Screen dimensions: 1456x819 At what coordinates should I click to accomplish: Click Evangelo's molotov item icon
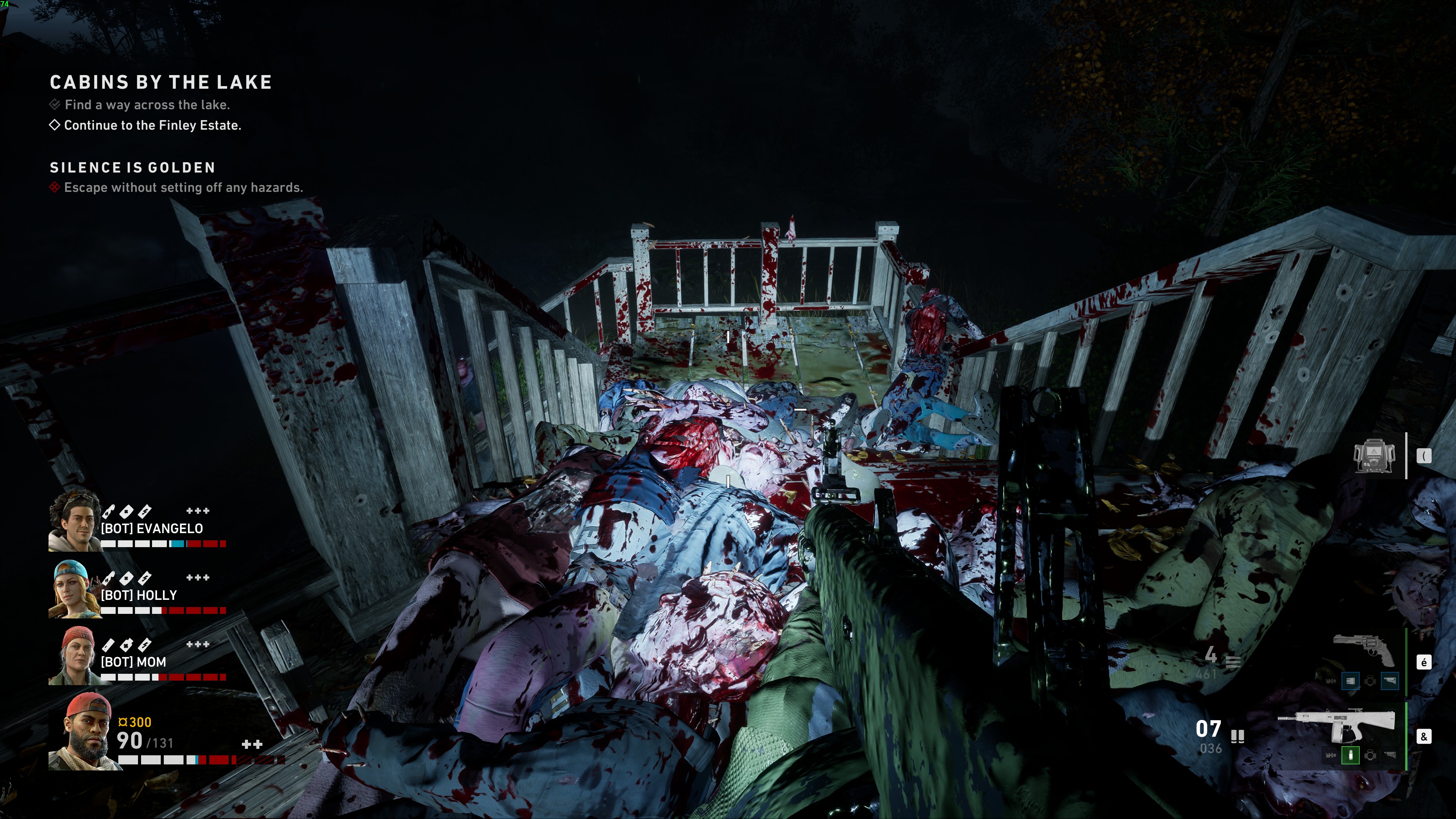tap(108, 512)
